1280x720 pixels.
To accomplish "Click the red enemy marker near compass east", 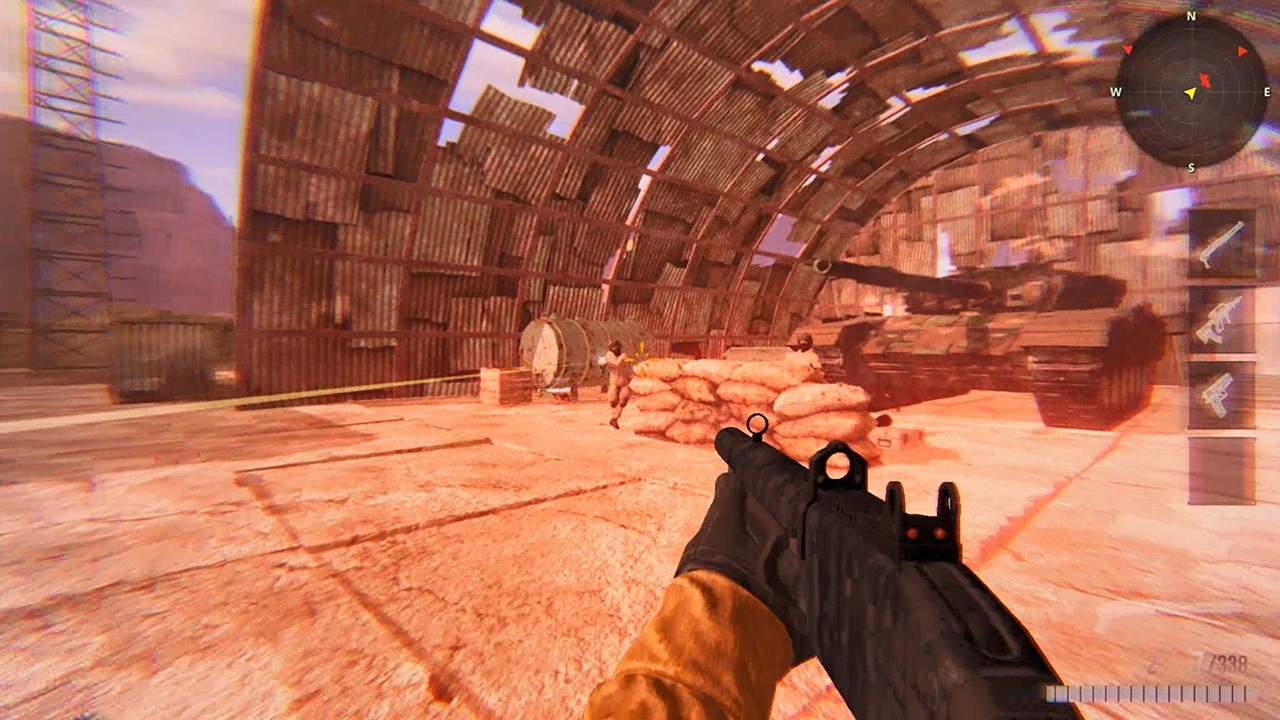I will pos(1241,51).
